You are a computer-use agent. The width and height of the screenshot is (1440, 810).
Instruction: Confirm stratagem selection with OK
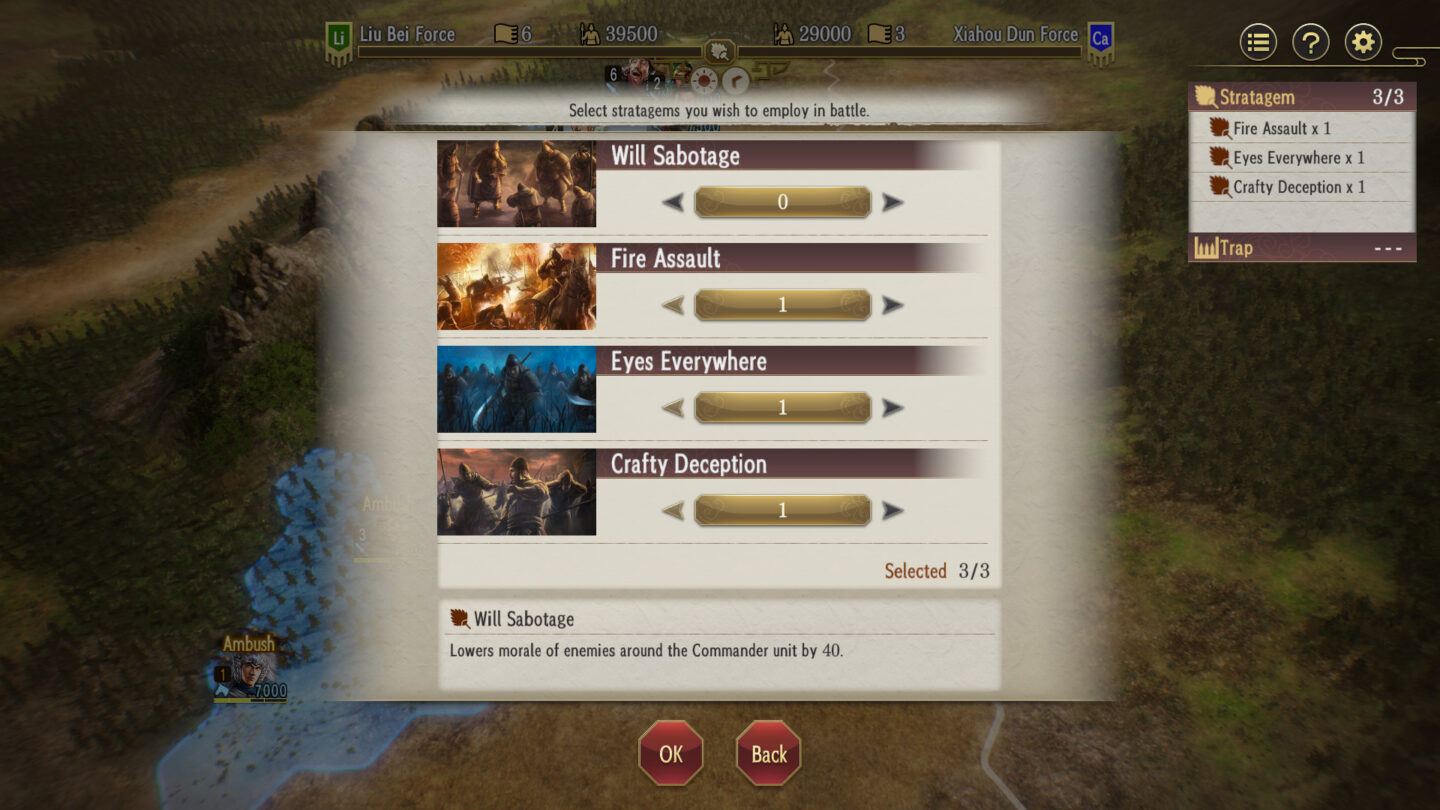(x=671, y=754)
